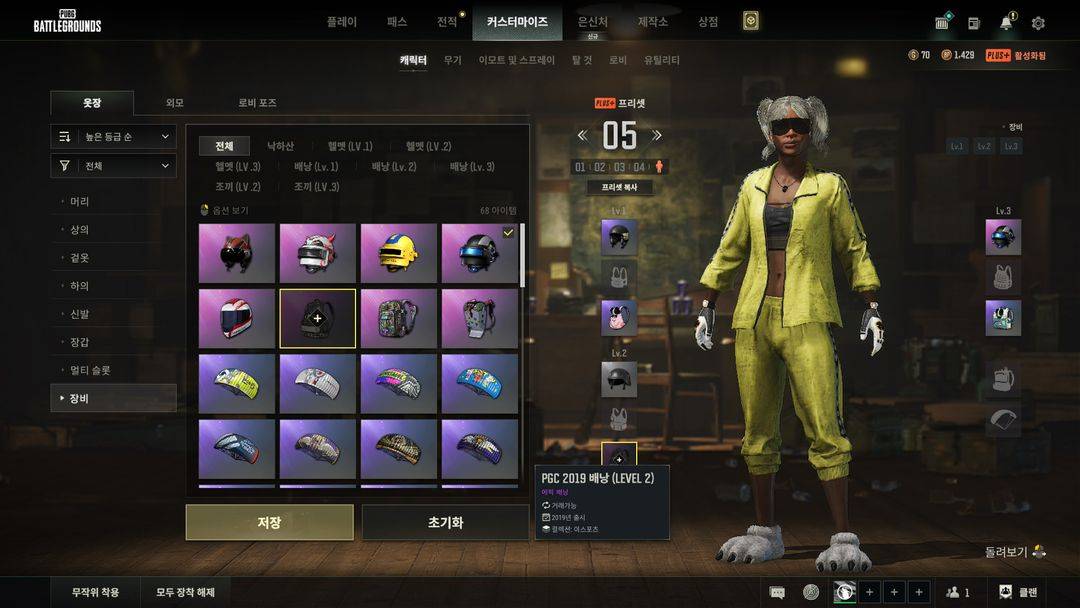Select the 신발 category
Viewport: 1080px width, 608px height.
click(80, 314)
